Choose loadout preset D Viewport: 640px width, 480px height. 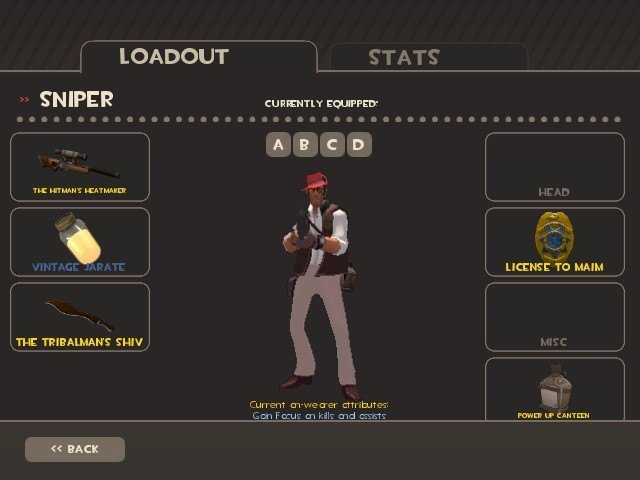tap(357, 145)
